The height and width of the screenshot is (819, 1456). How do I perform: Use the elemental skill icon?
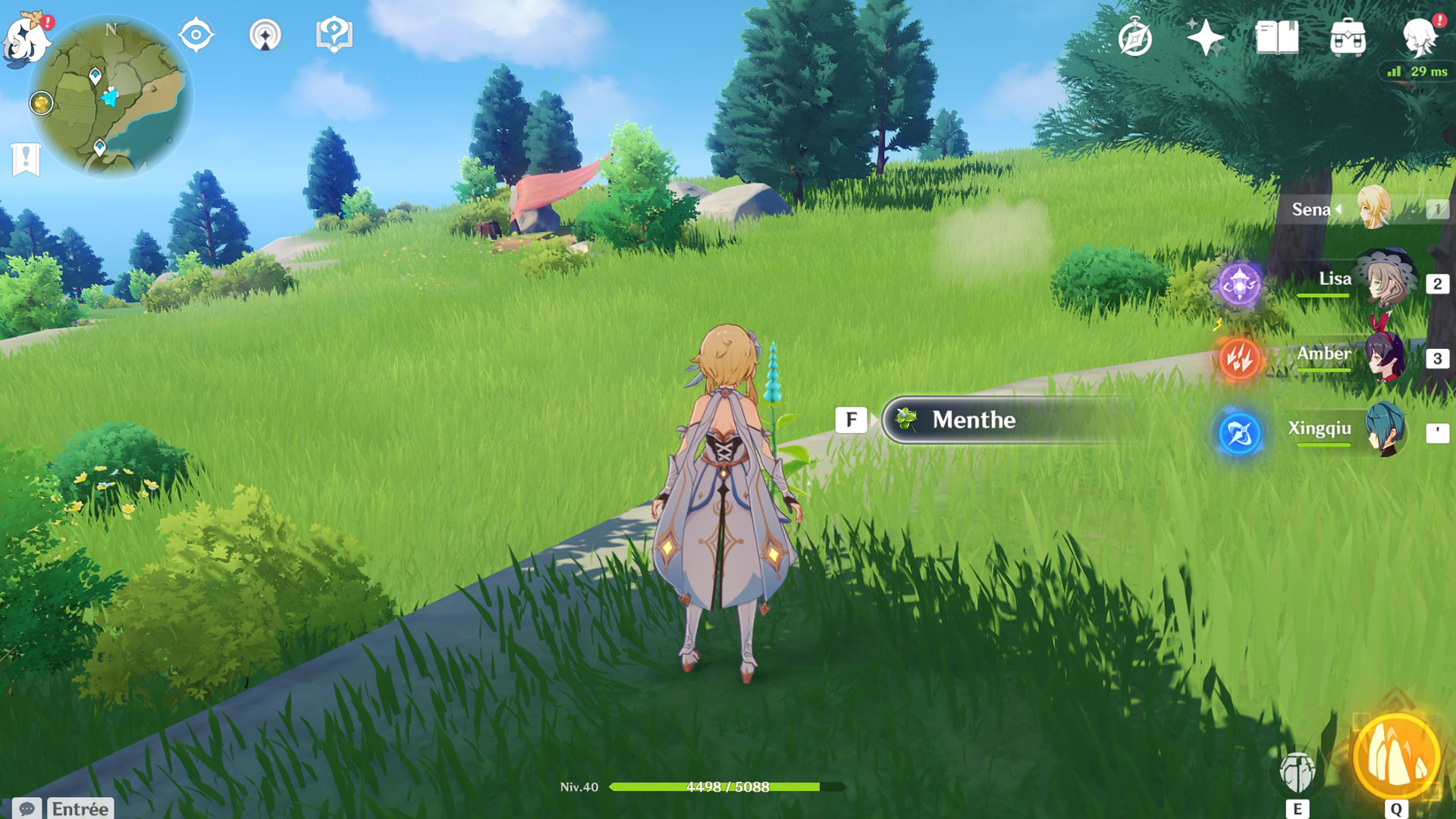[1297, 773]
